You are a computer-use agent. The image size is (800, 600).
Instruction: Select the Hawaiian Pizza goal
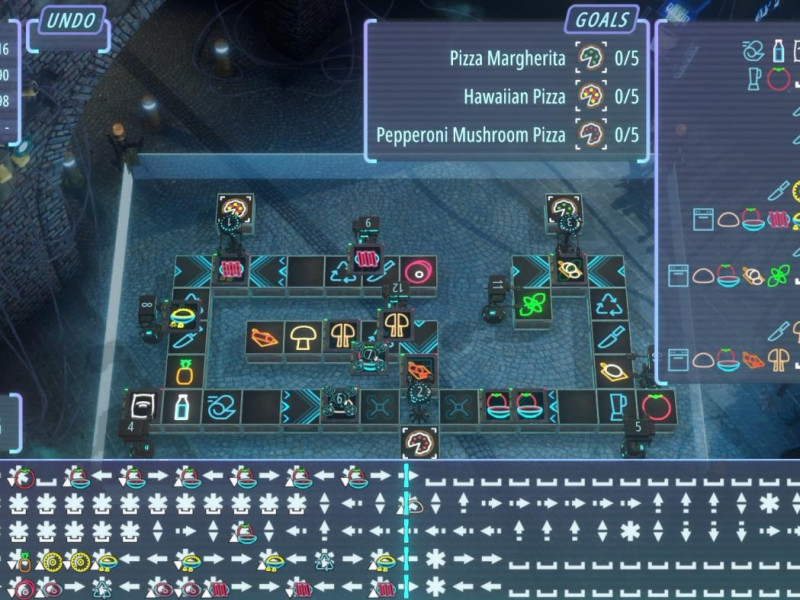(515, 97)
